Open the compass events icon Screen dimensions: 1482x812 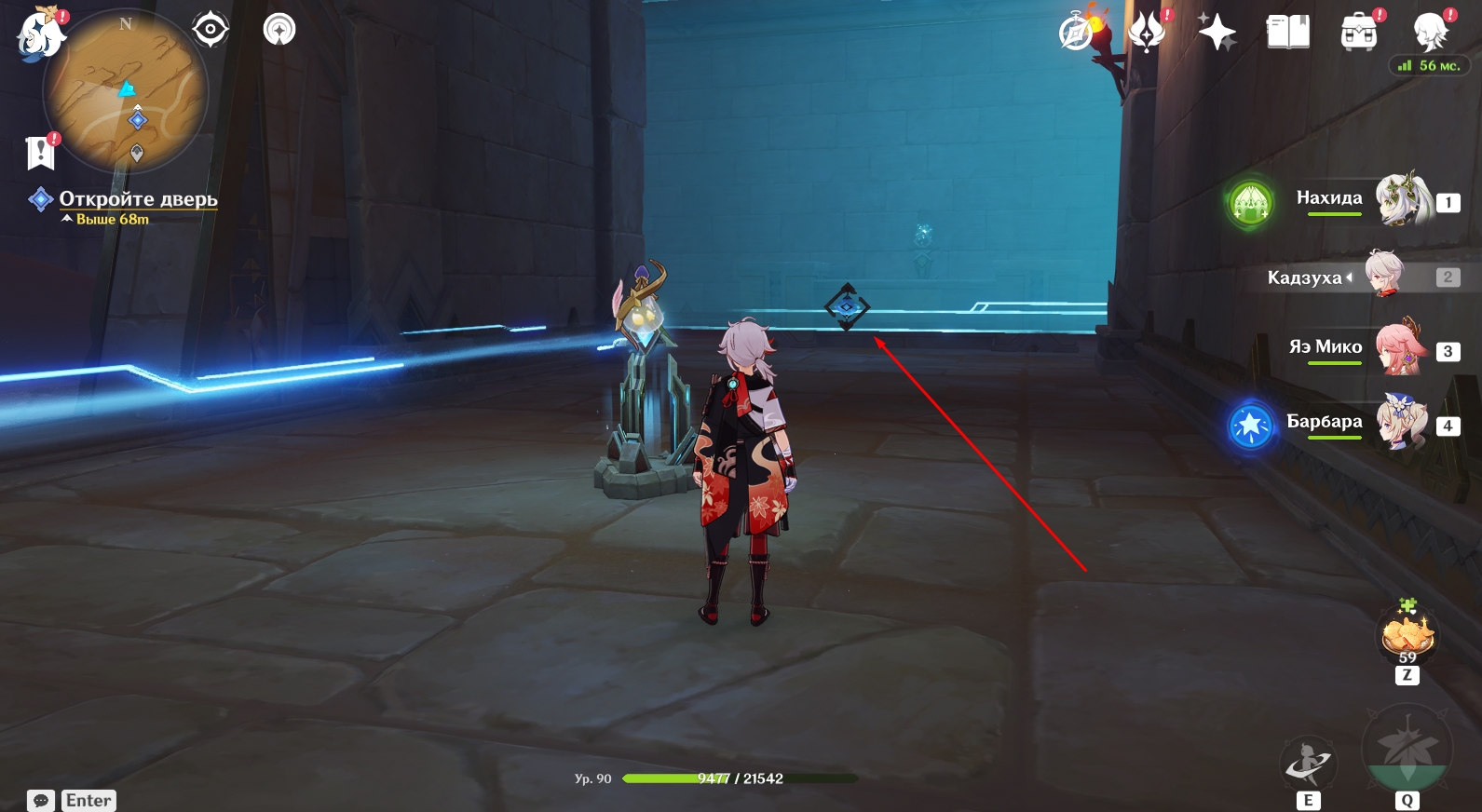(1078, 34)
